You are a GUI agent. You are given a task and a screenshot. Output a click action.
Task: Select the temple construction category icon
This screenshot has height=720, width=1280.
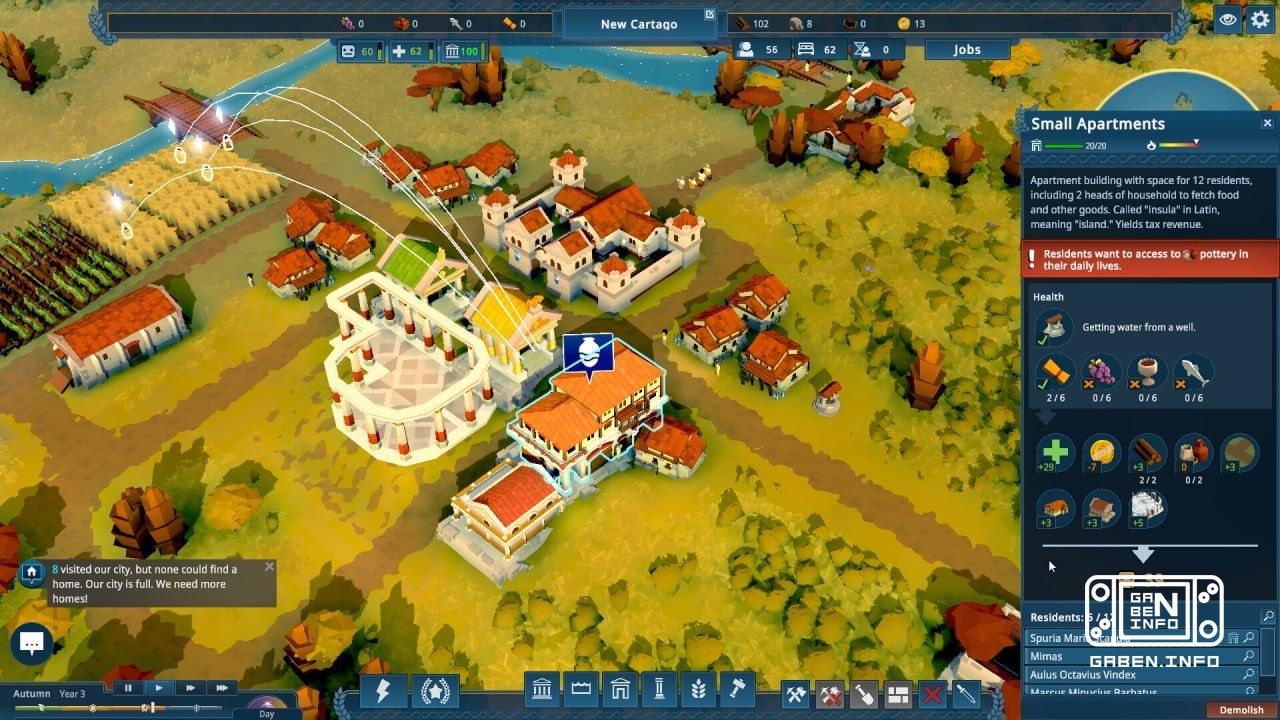(541, 689)
